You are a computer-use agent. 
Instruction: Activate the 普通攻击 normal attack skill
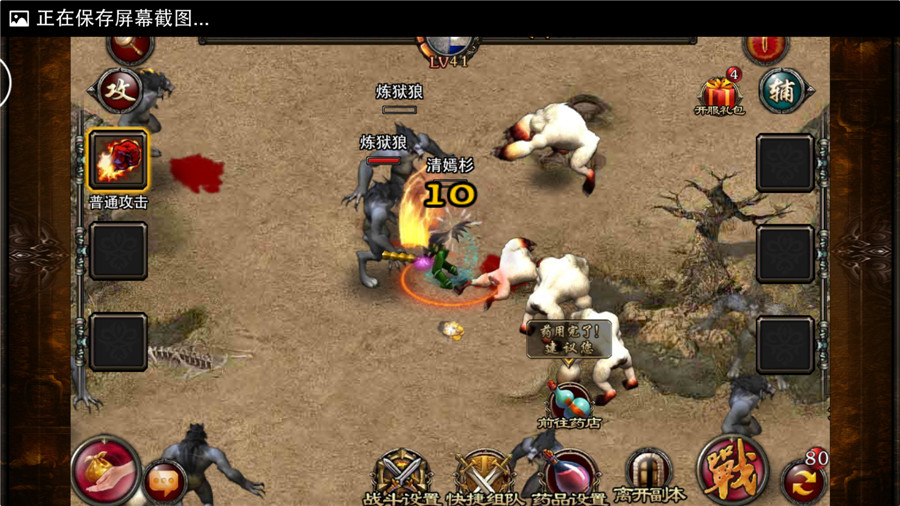point(119,160)
